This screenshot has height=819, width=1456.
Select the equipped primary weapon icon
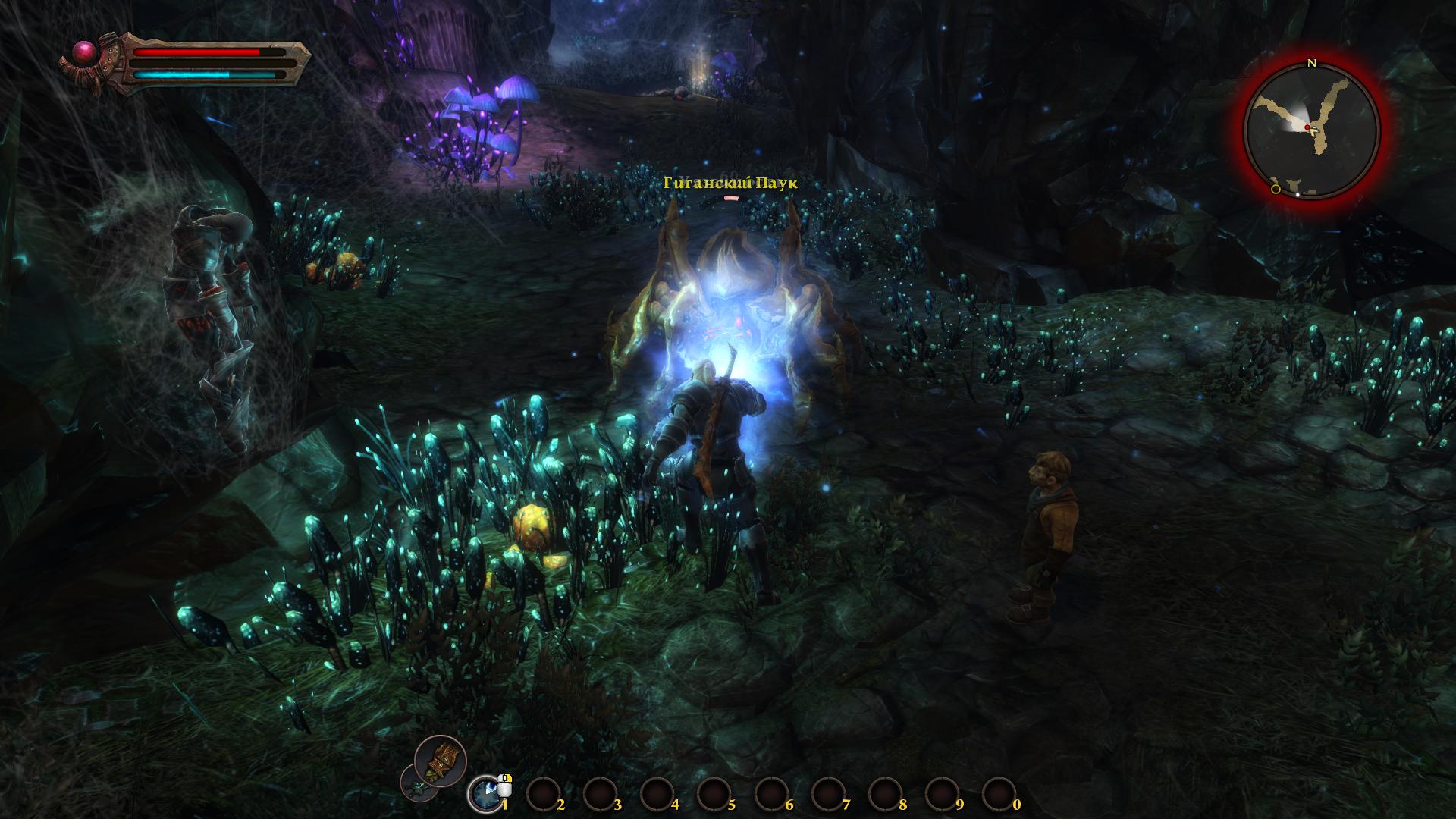point(441,761)
